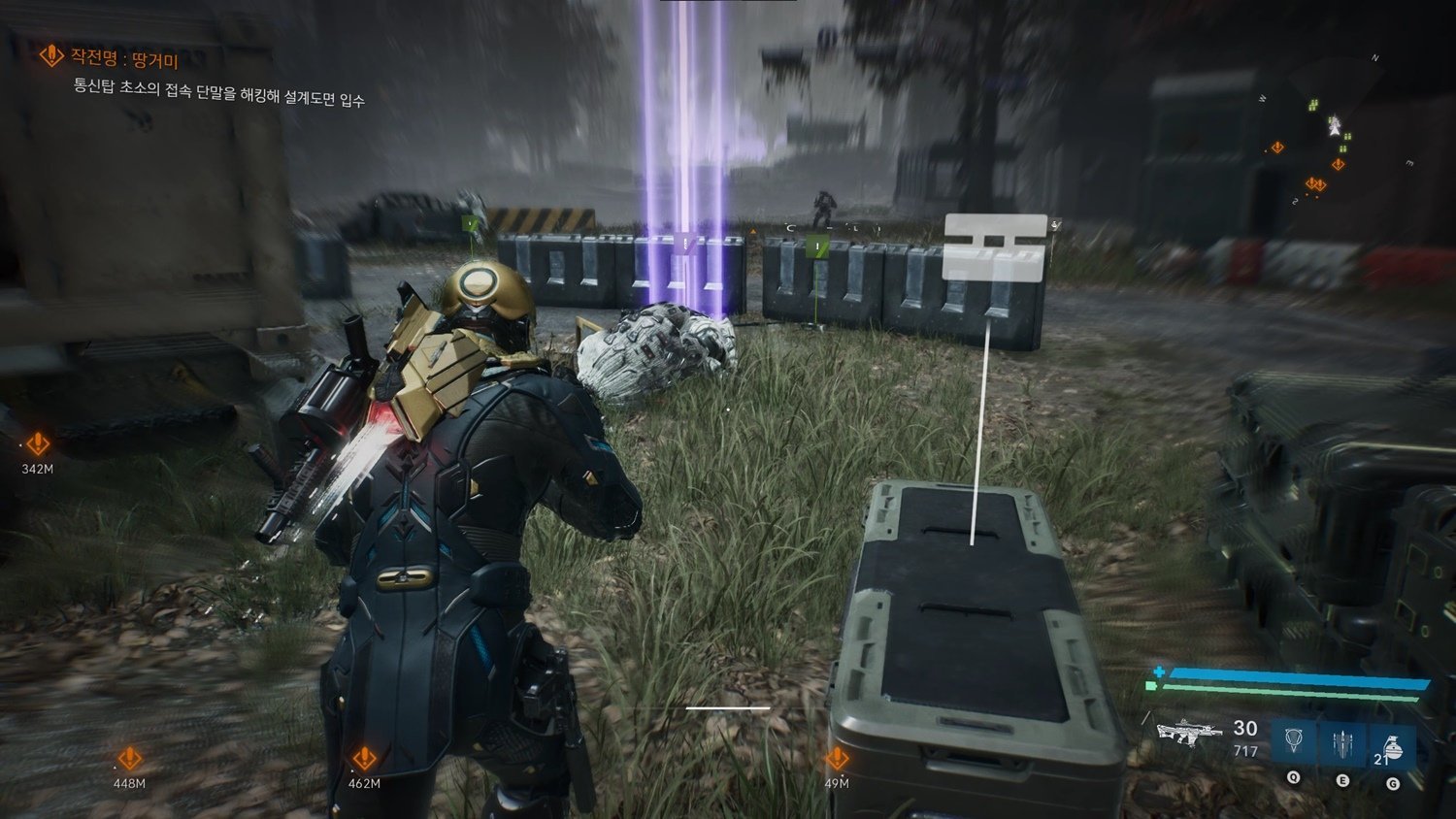Select the 462M objective waypoint marker

pos(364,758)
